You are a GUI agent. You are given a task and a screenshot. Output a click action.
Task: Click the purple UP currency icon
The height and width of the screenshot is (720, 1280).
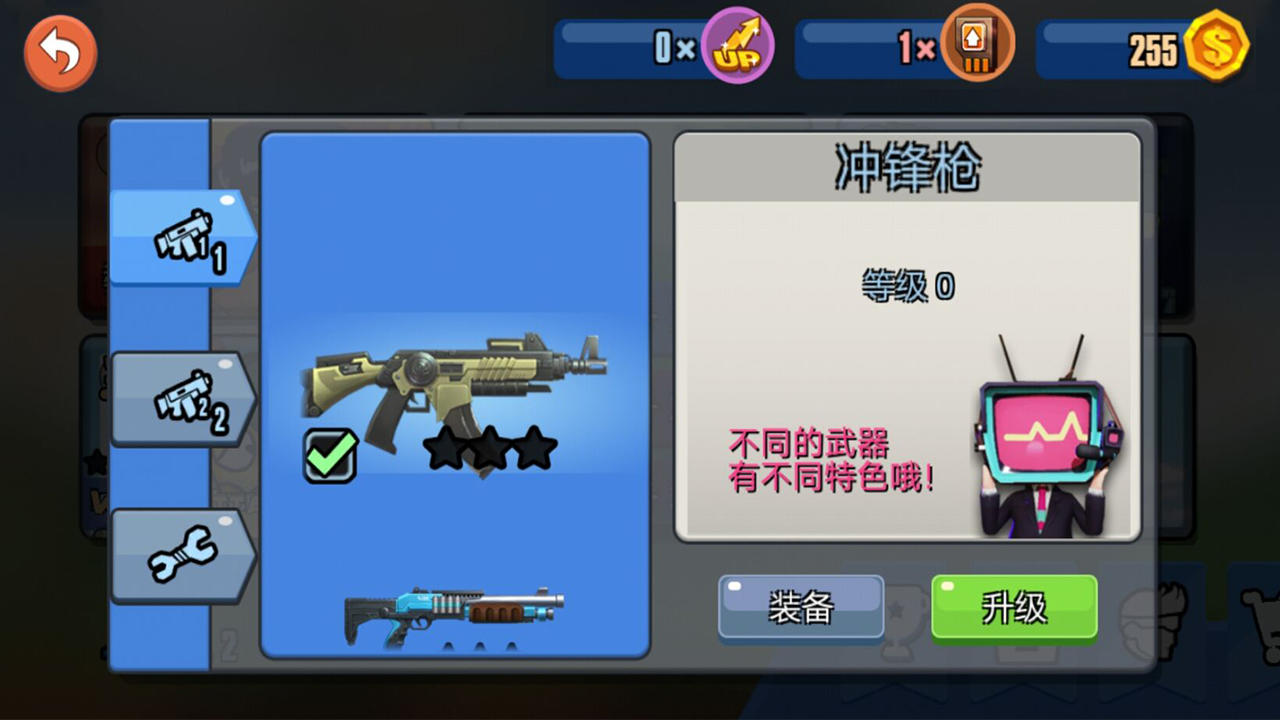[737, 45]
